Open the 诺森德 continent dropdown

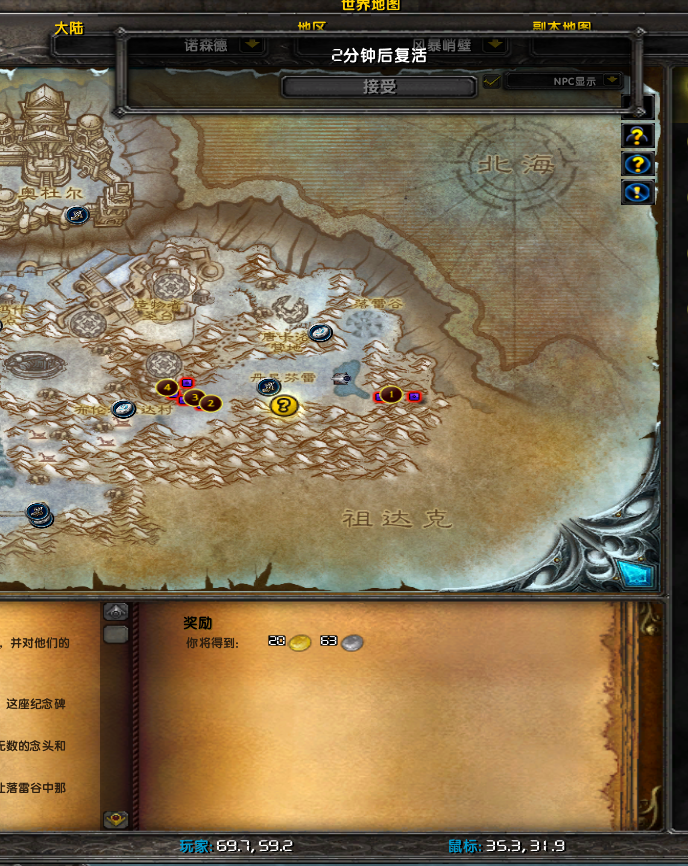252,45
